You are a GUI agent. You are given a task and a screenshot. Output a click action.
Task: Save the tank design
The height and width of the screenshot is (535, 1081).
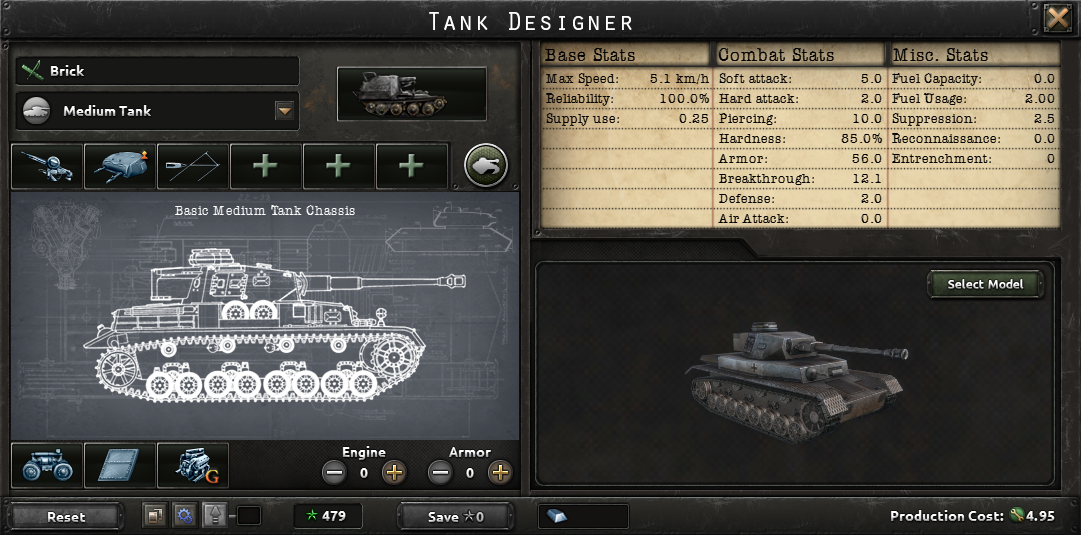(456, 516)
